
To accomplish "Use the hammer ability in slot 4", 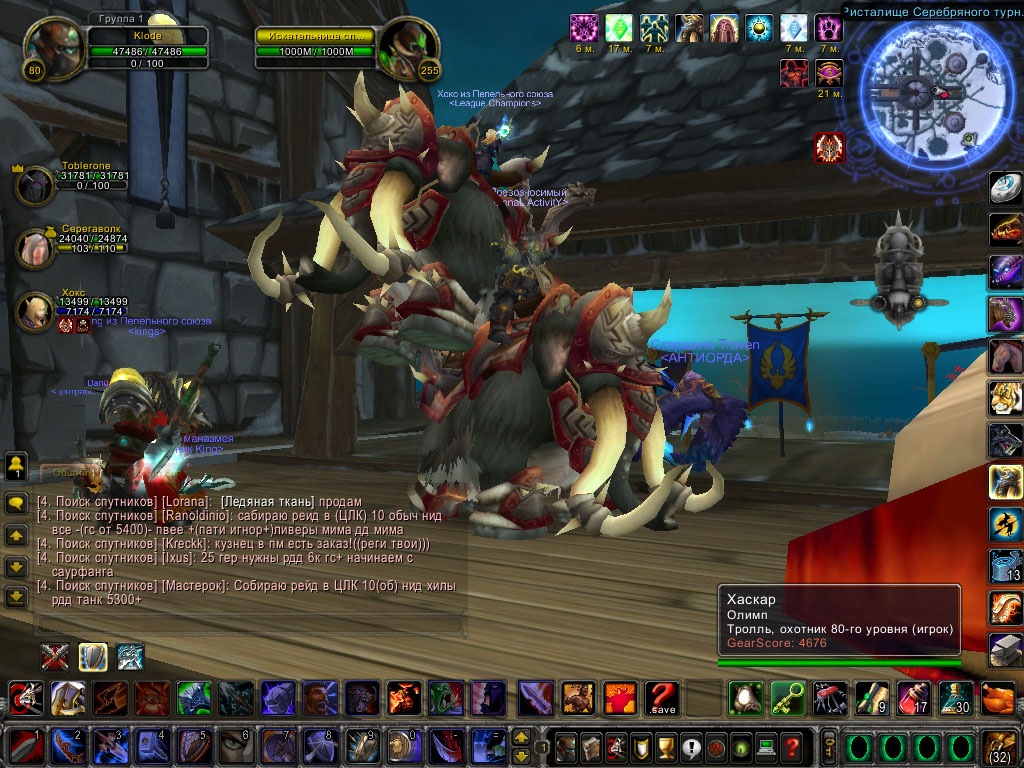I will 152,746.
